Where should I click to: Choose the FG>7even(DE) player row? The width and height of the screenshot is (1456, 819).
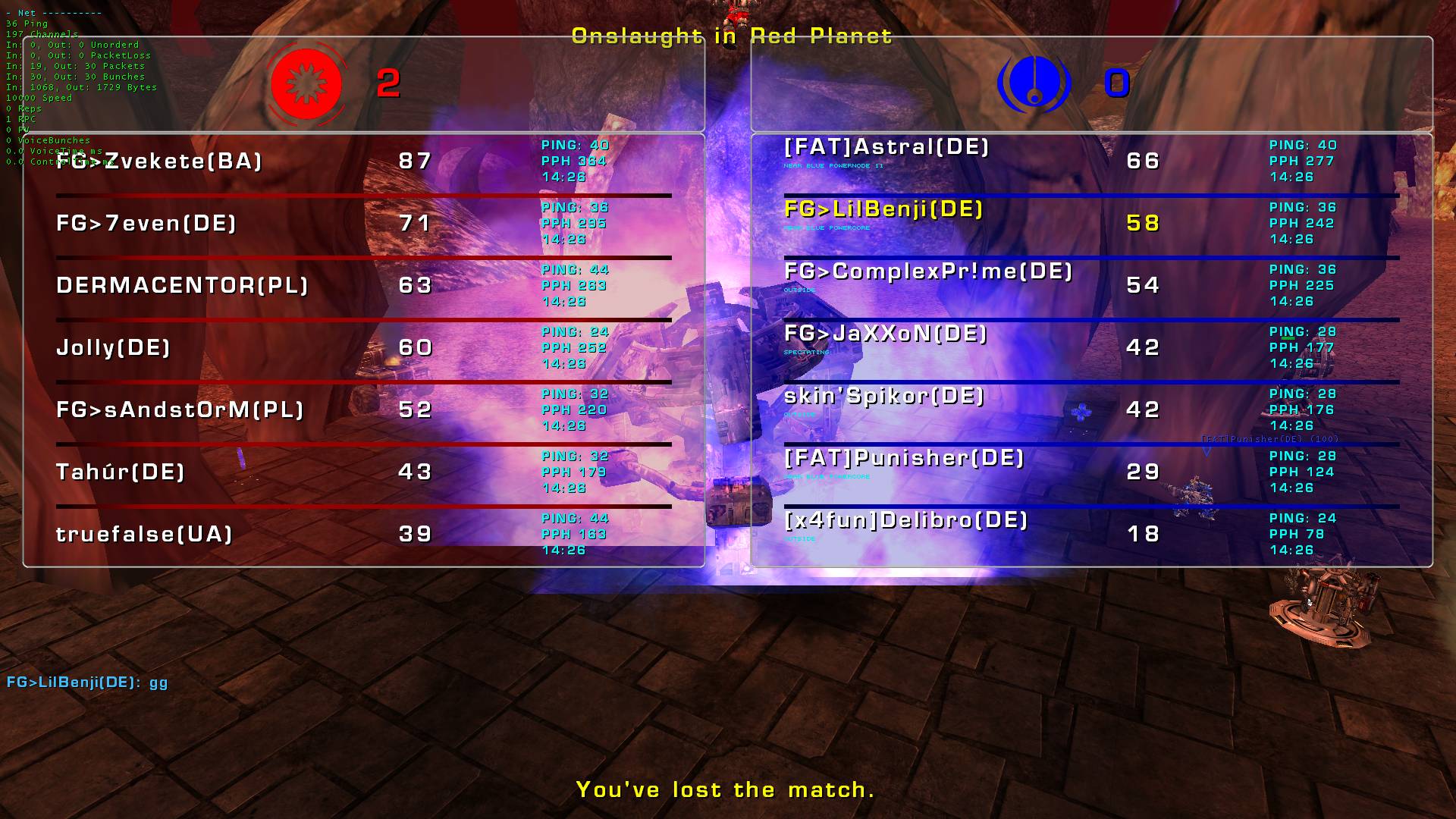coord(146,224)
